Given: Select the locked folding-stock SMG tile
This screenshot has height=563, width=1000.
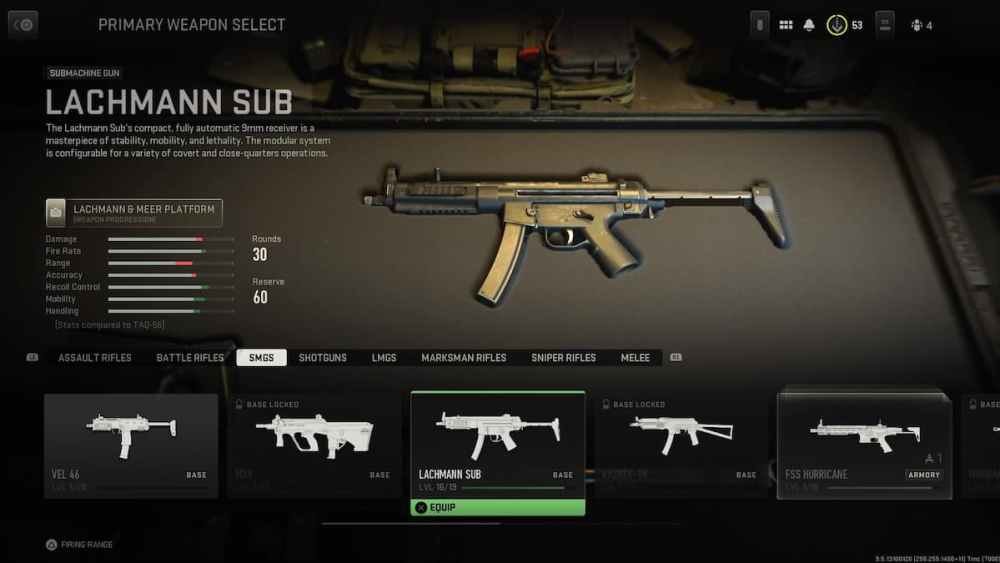Looking at the screenshot, I should pos(681,445).
